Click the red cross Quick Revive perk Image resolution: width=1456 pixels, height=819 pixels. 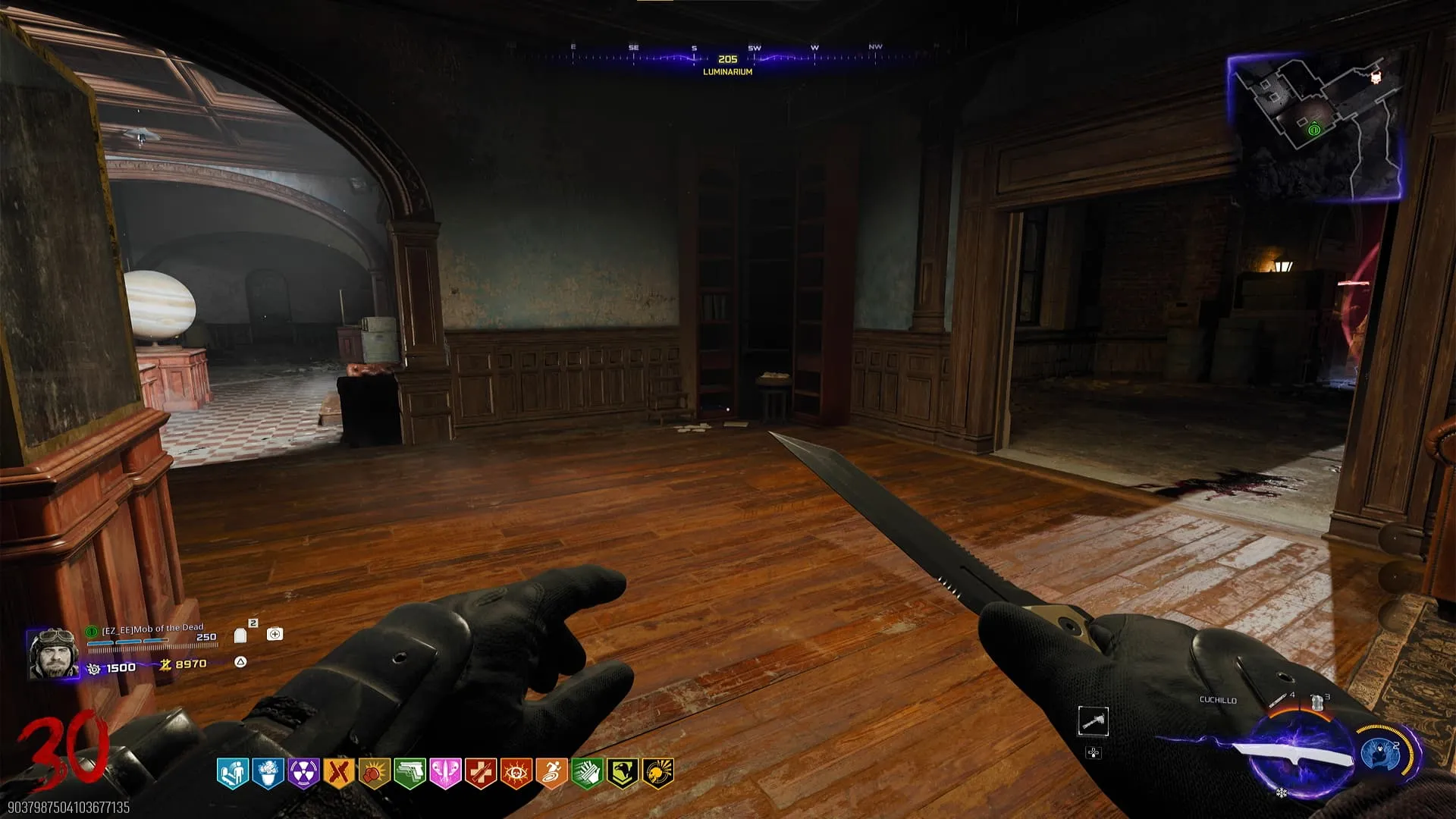tap(481, 773)
